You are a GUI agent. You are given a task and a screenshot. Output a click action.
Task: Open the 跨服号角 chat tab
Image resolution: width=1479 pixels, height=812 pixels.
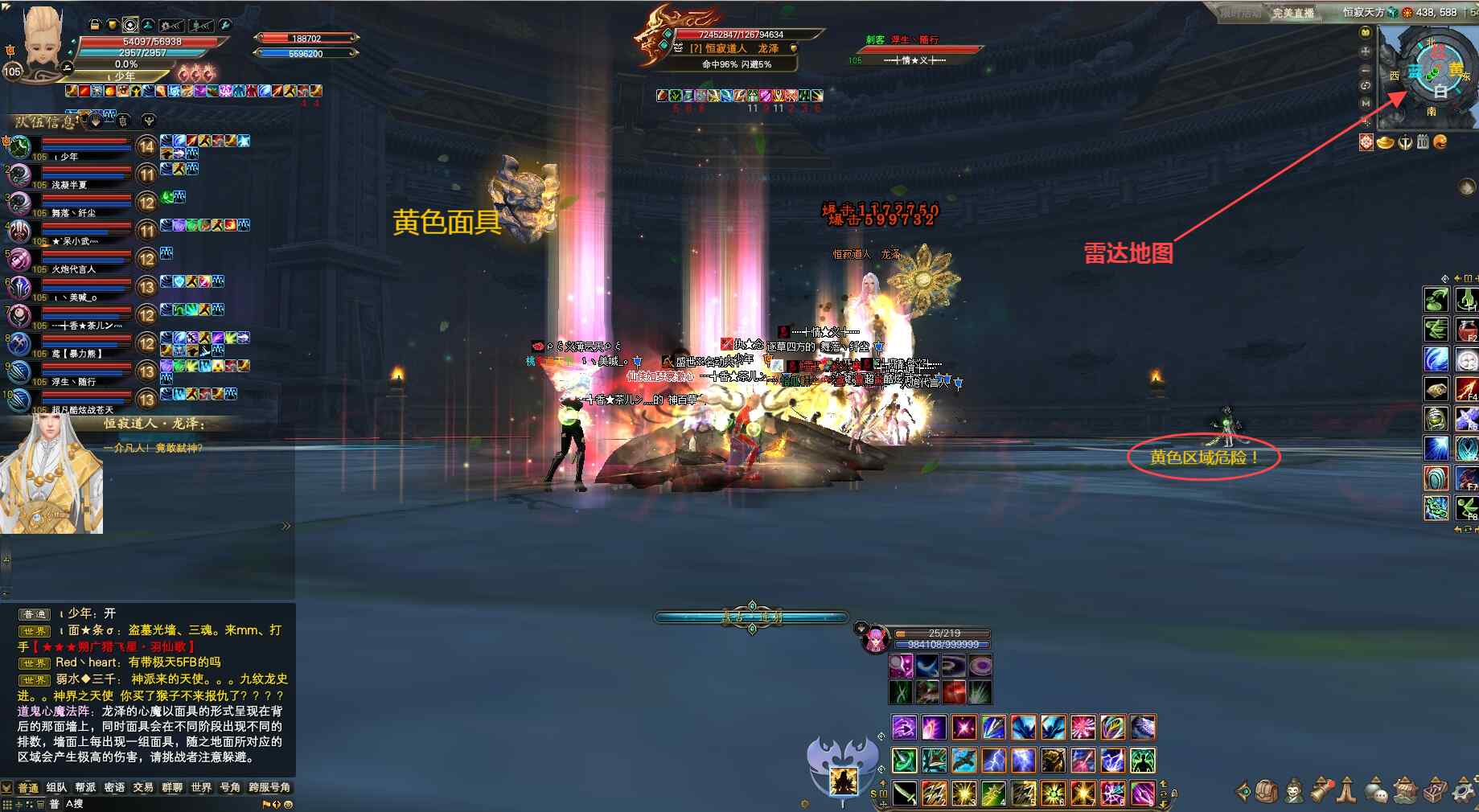269,787
